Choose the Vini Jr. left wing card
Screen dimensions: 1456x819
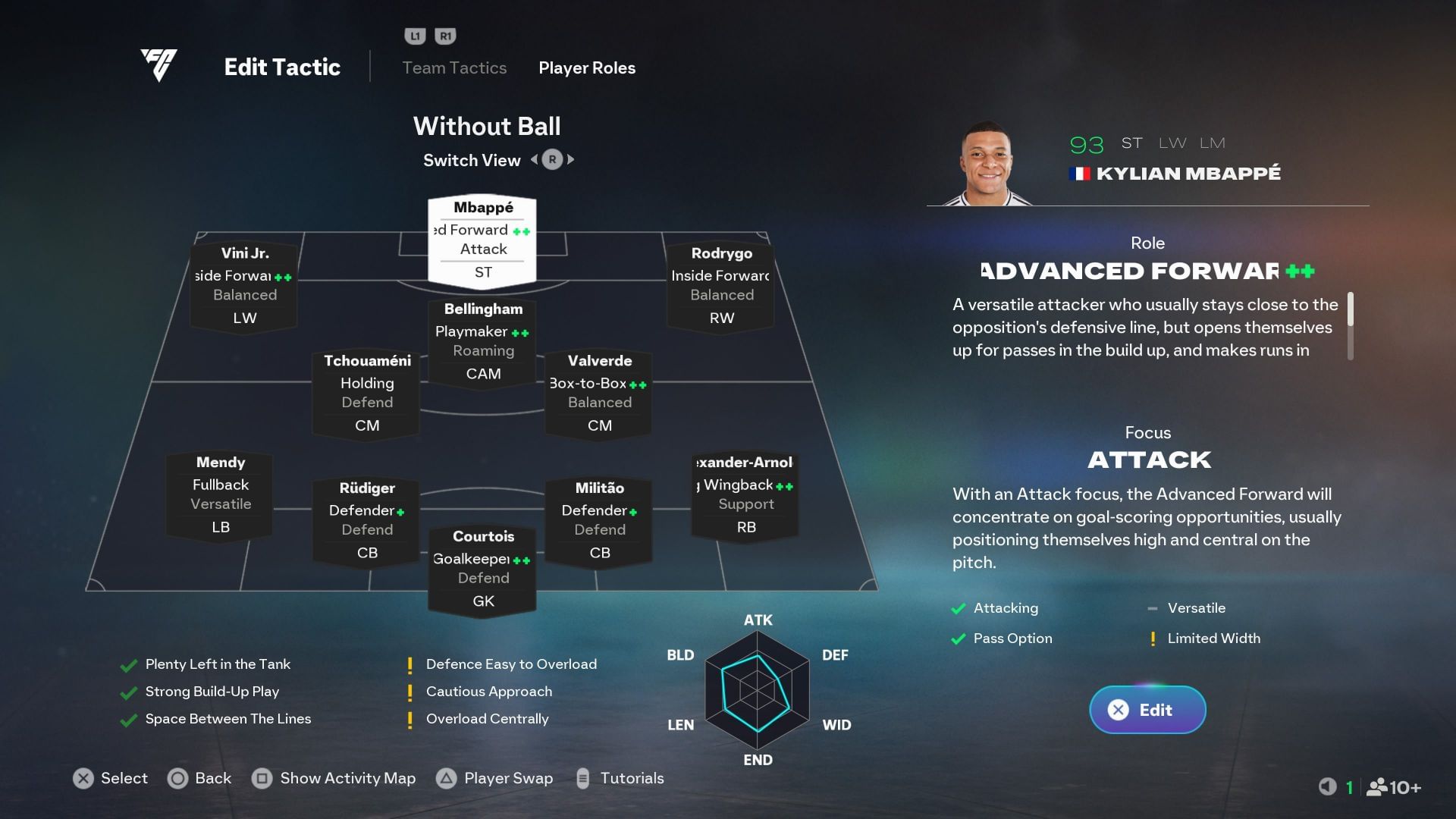244,285
